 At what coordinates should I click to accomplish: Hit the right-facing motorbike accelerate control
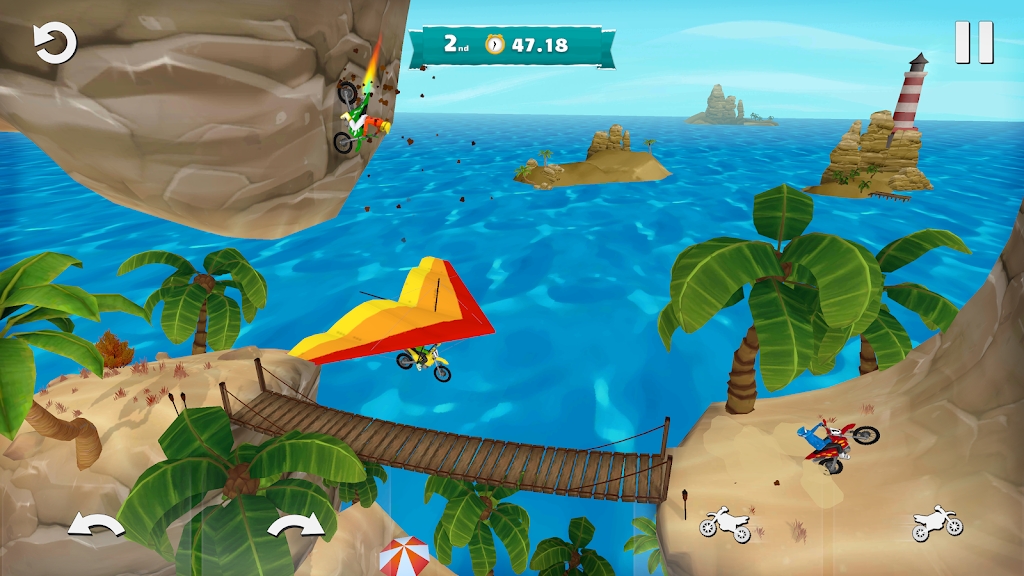click(937, 524)
